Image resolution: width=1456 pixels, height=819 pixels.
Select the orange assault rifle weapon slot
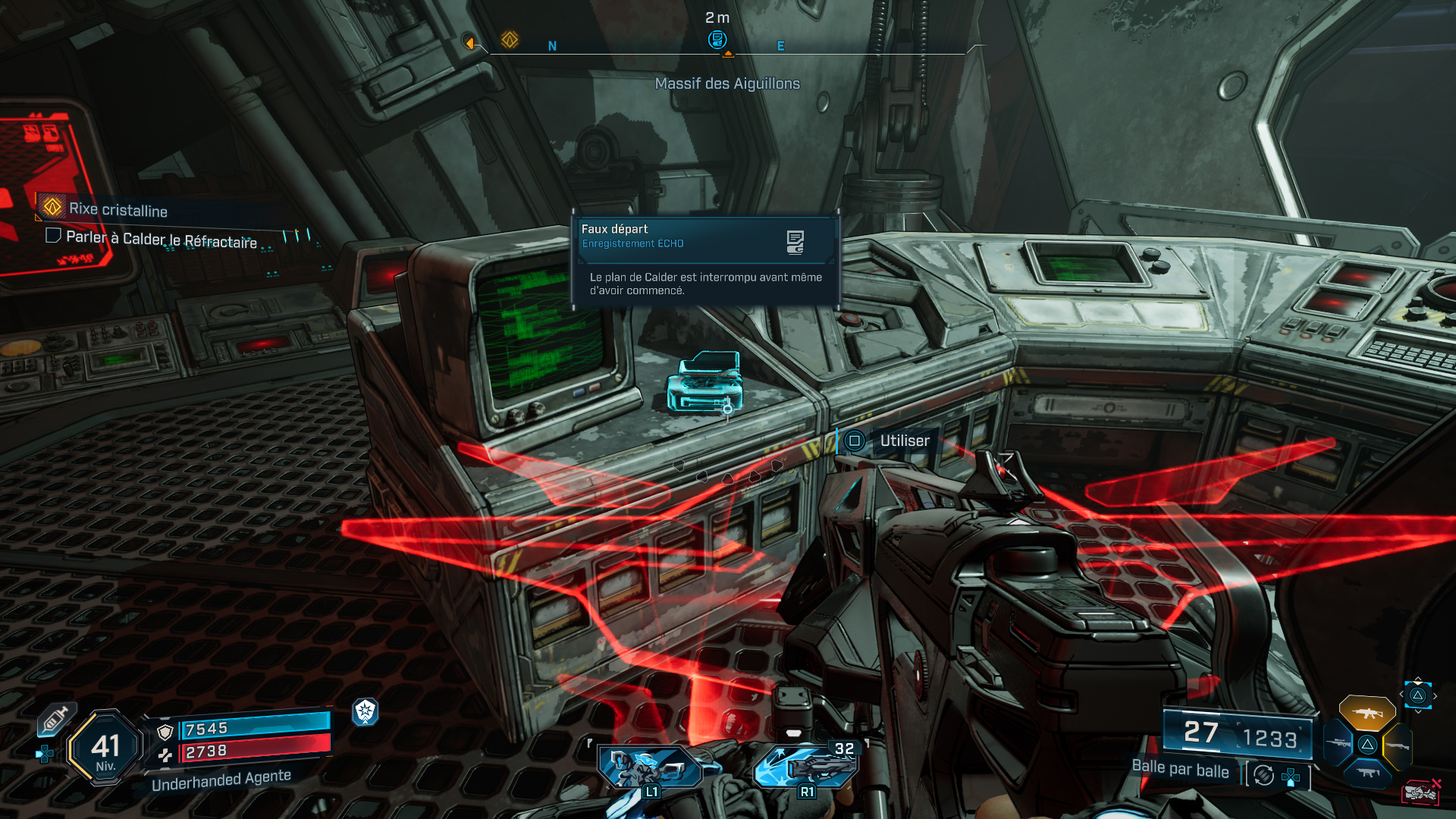point(1367,713)
